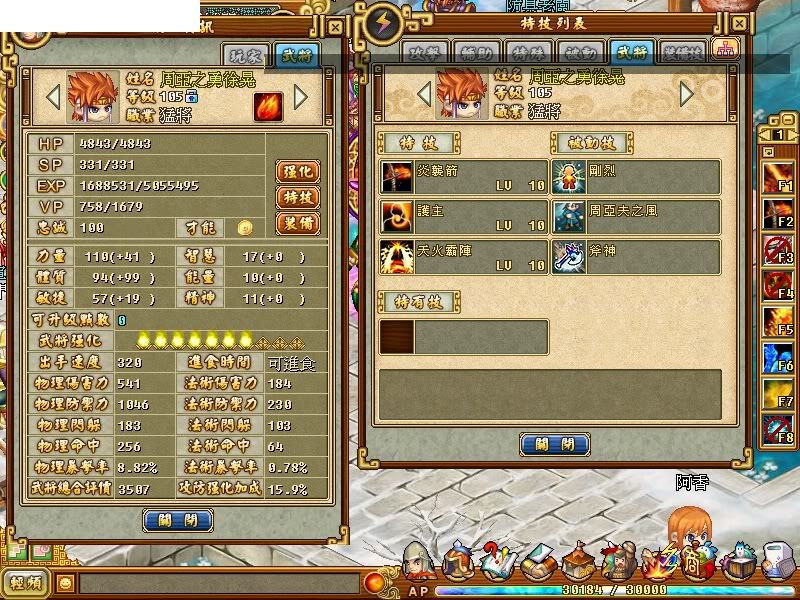Click the 關閉 button in general info panel

coord(178,520)
